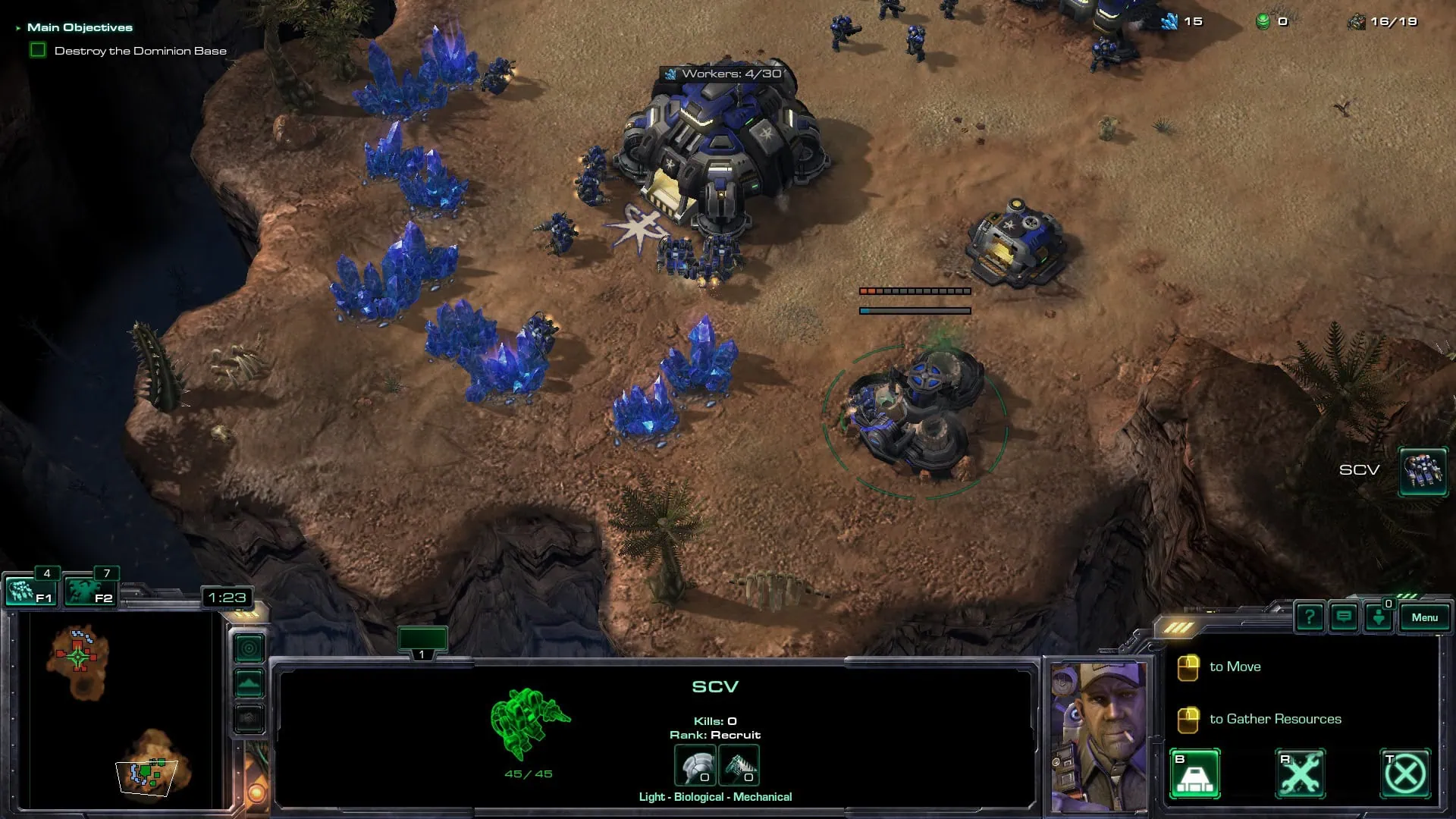Viewport: 1456px width, 819px height.
Task: Toggle the ping alert button beside the minimap
Action: (x=249, y=649)
